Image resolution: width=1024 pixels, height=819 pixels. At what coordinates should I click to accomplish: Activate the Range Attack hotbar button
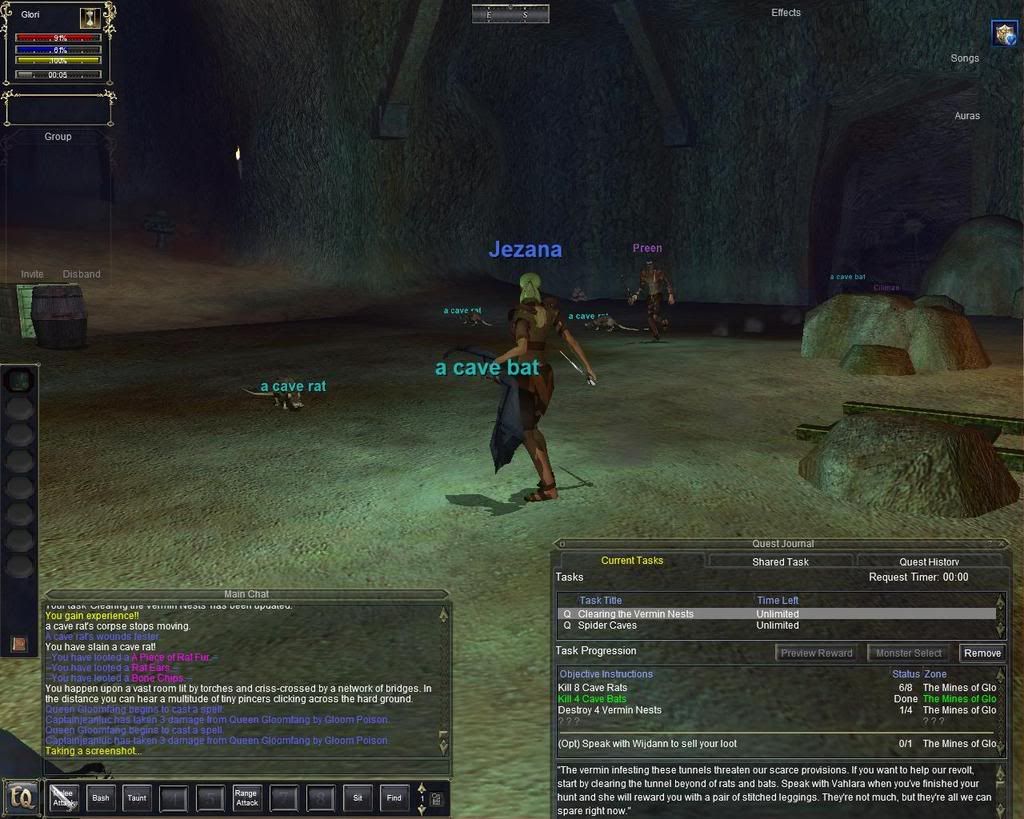(x=246, y=798)
